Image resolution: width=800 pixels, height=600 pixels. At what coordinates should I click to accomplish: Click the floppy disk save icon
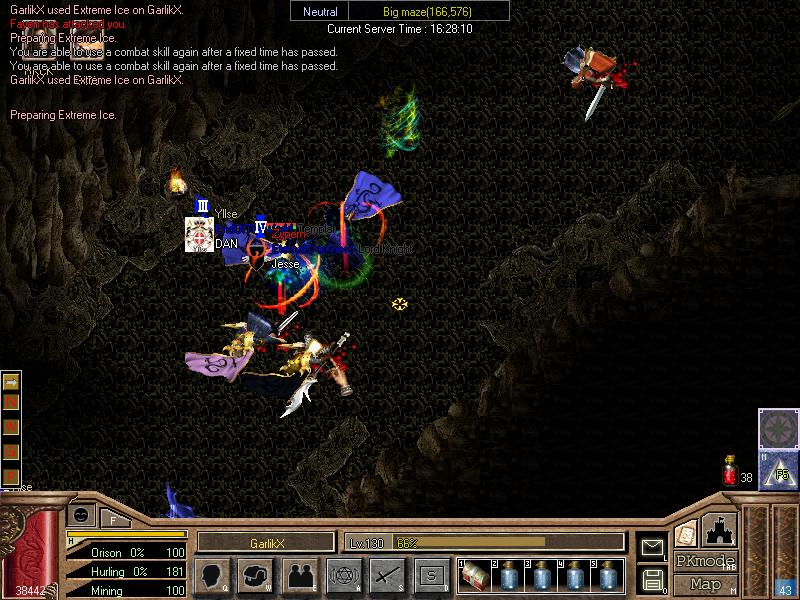(652, 579)
